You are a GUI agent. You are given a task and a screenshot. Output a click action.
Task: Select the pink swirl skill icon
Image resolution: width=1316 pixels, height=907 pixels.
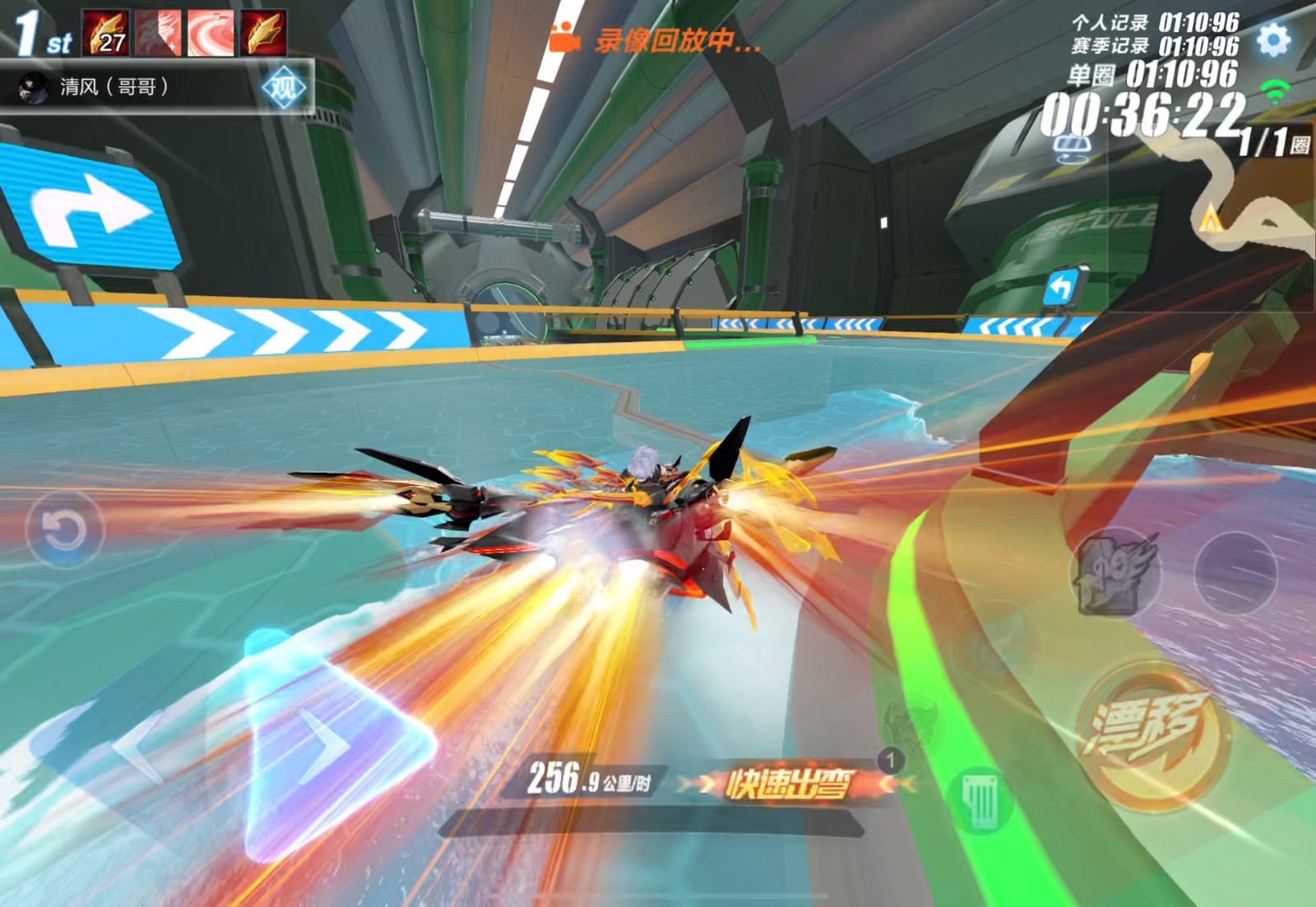pyautogui.click(x=211, y=33)
